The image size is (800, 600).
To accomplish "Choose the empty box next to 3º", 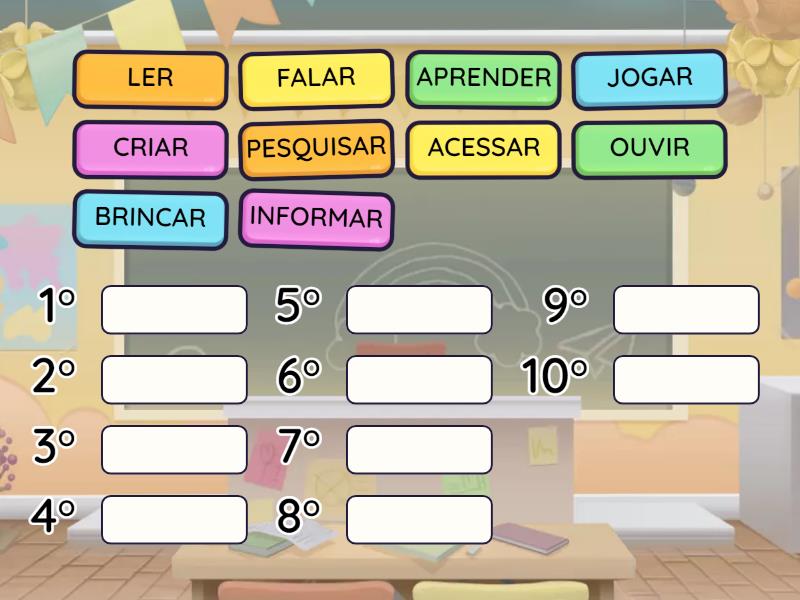I will pos(174,449).
